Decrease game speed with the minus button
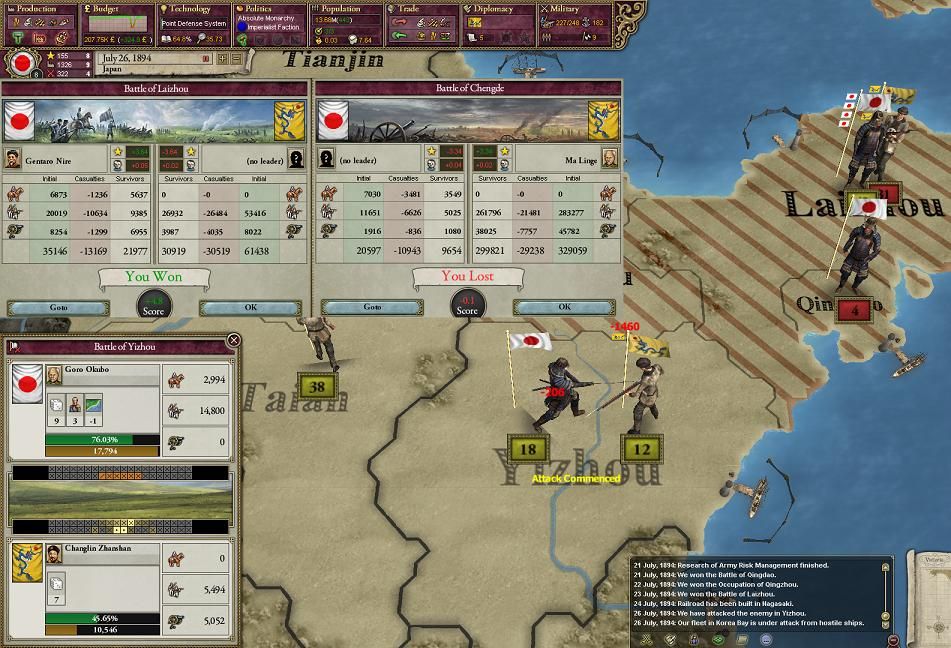The image size is (951, 648). pos(237,59)
